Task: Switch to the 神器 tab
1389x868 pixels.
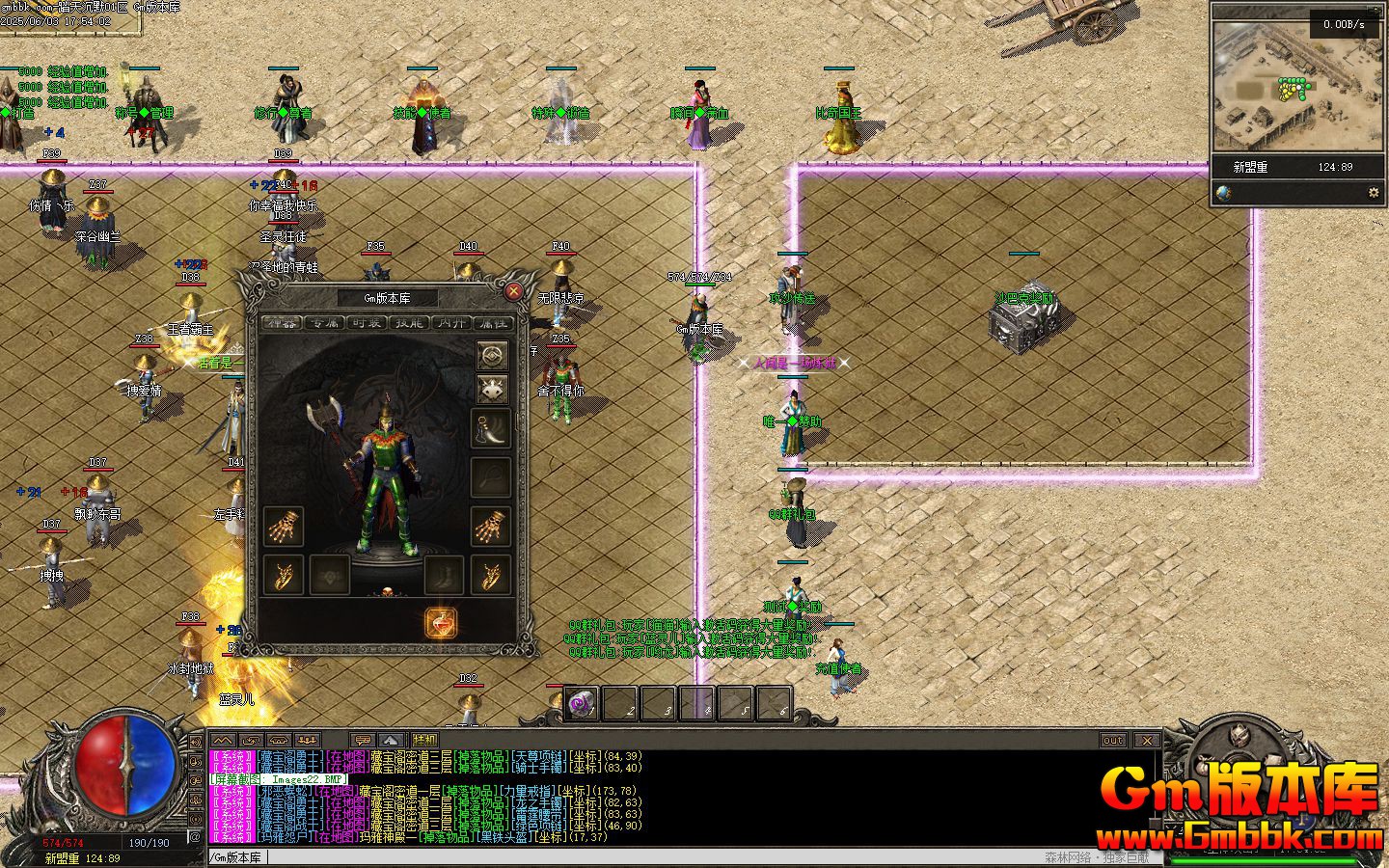Action: [x=281, y=323]
